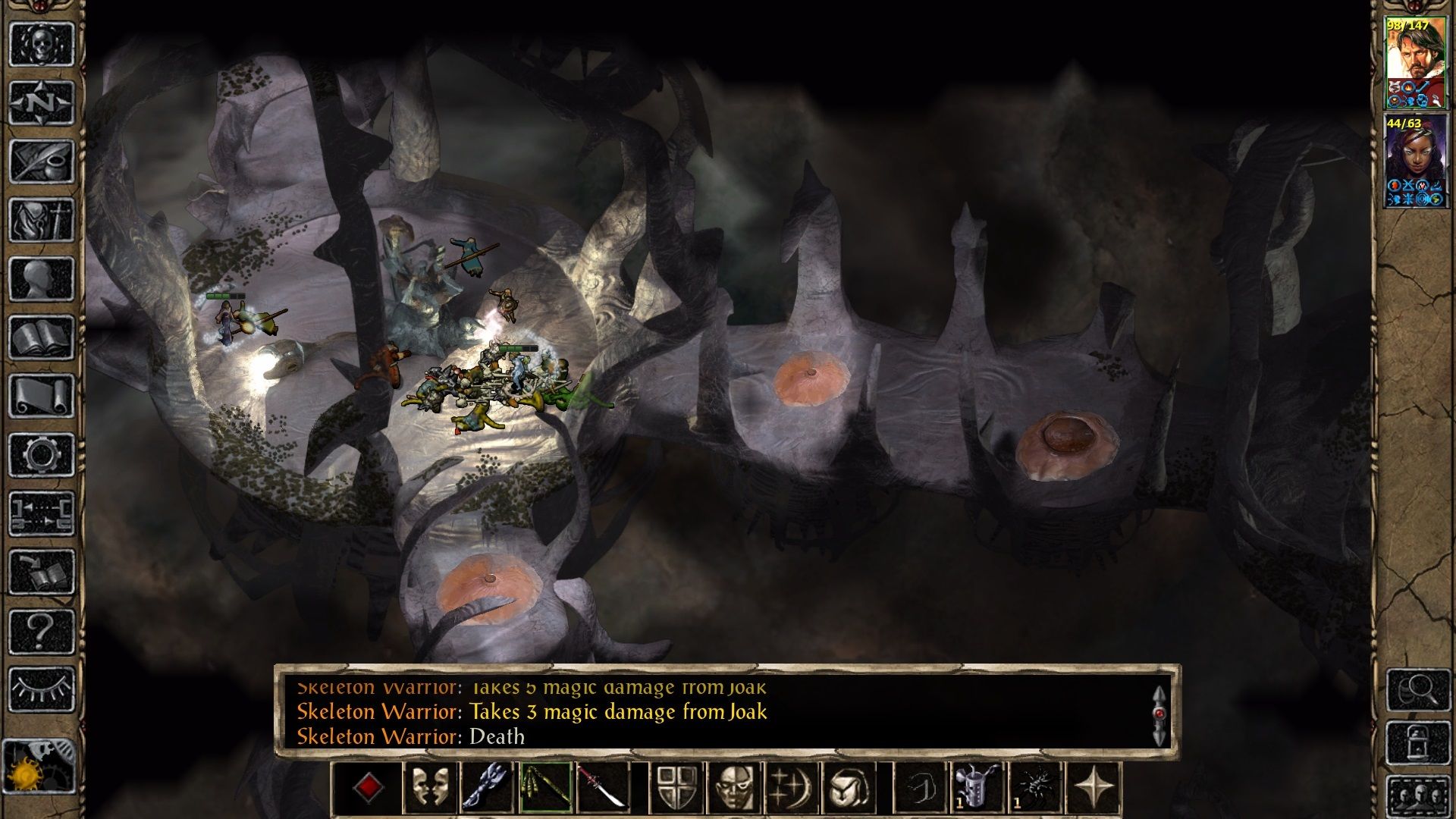This screenshot has width=1456, height=819.
Task: Open game options with the gear button
Action: pyautogui.click(x=42, y=455)
